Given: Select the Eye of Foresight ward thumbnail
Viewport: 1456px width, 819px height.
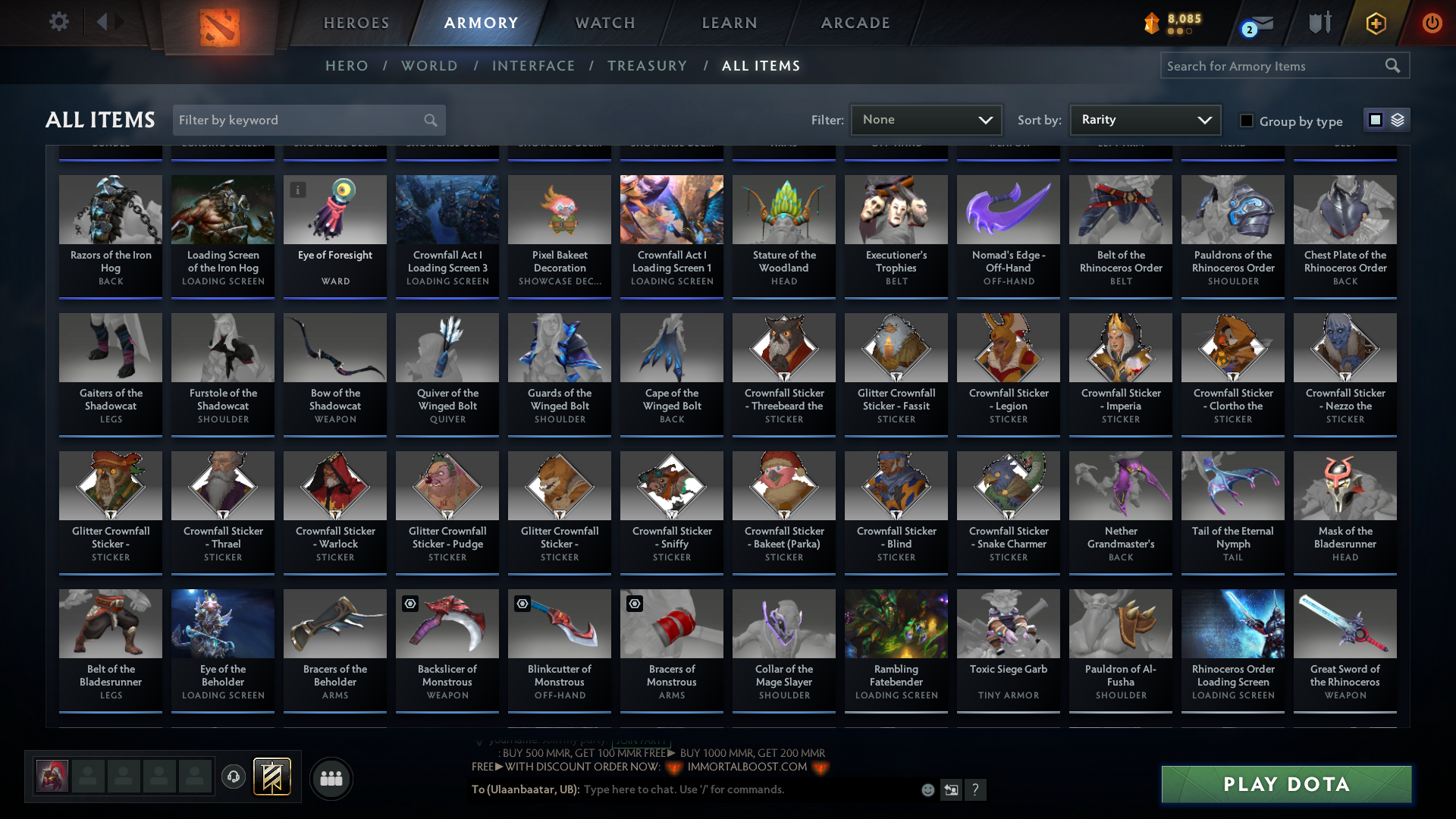Looking at the screenshot, I should [x=334, y=210].
